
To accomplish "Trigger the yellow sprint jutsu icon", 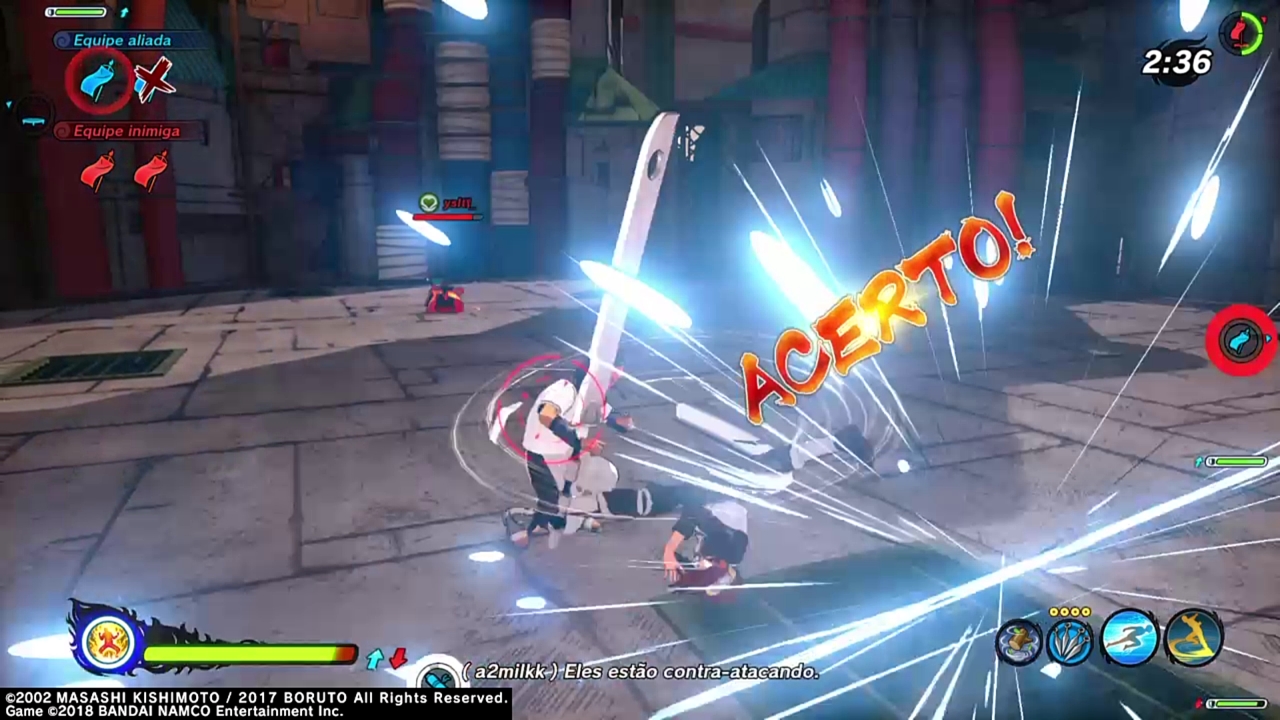I will tap(1190, 640).
